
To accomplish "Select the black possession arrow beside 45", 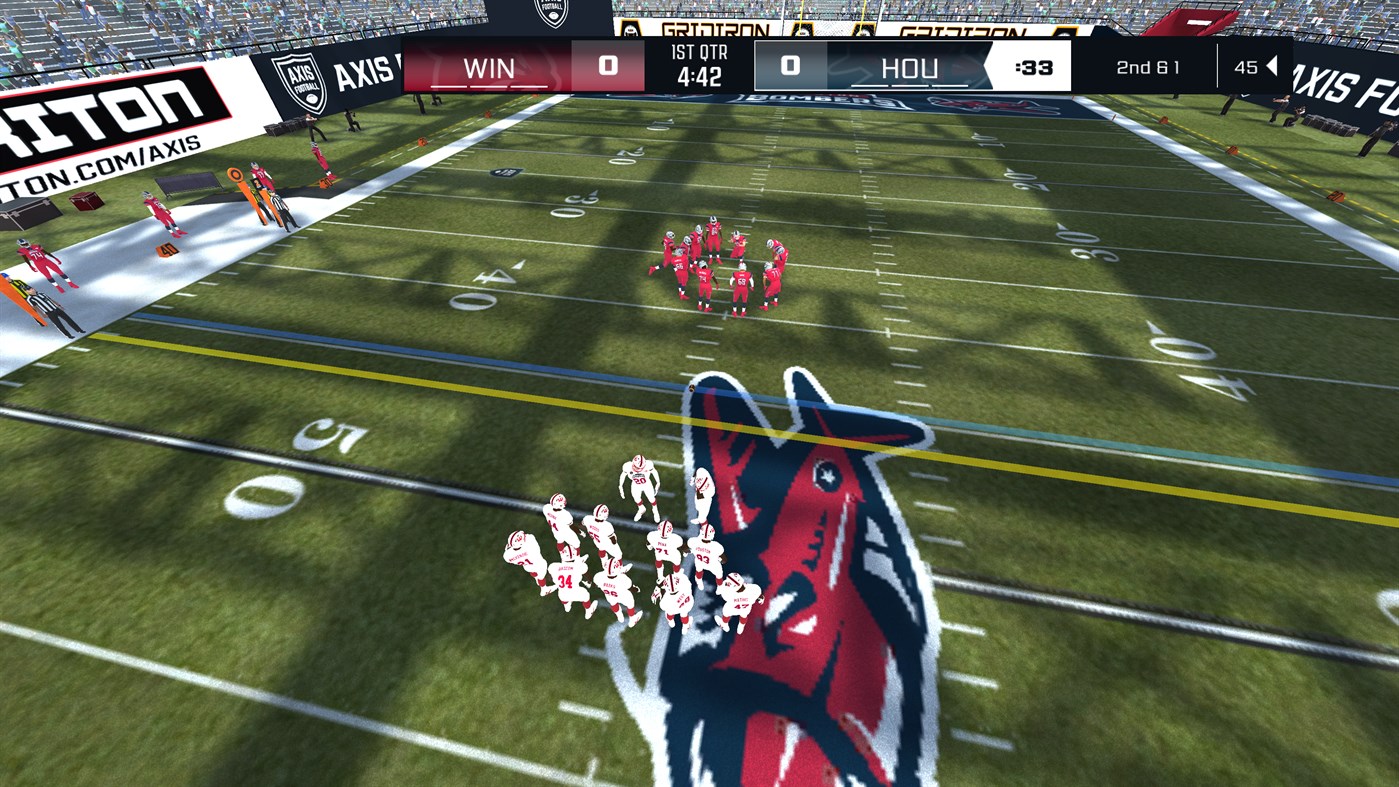I will pyautogui.click(x=1271, y=66).
